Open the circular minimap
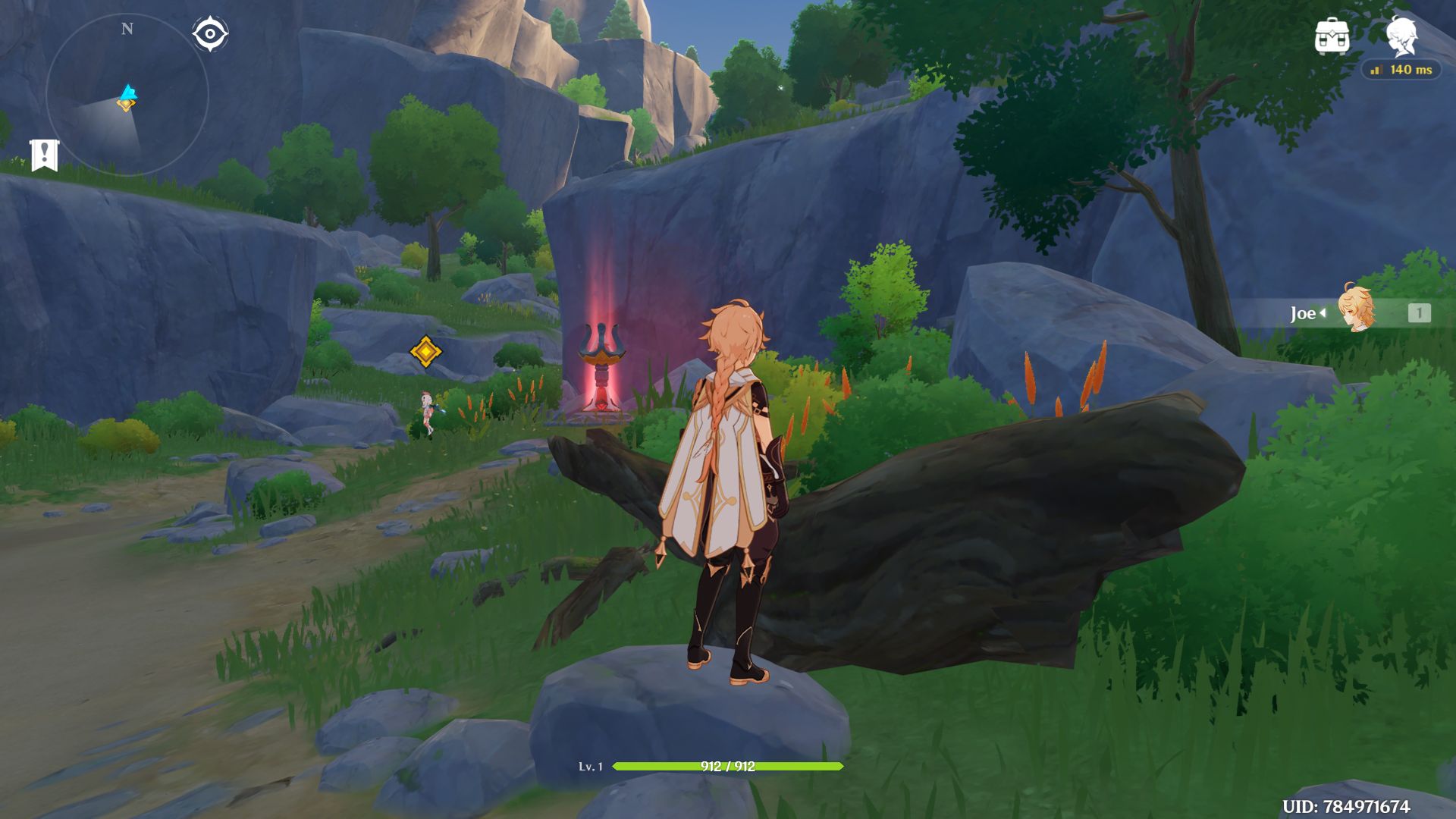This screenshot has height=819, width=1456. (x=127, y=96)
